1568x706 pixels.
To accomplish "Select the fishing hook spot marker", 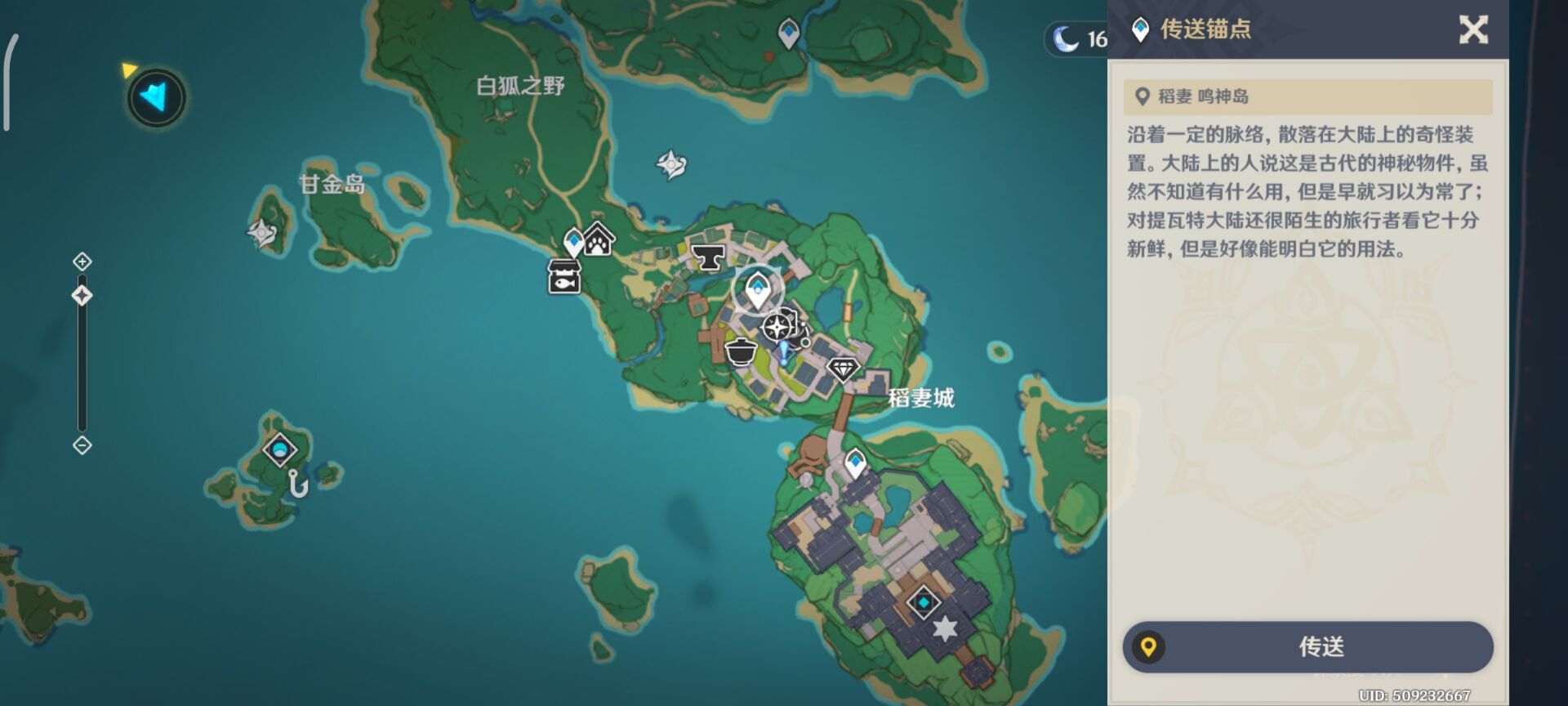I will coord(298,484).
